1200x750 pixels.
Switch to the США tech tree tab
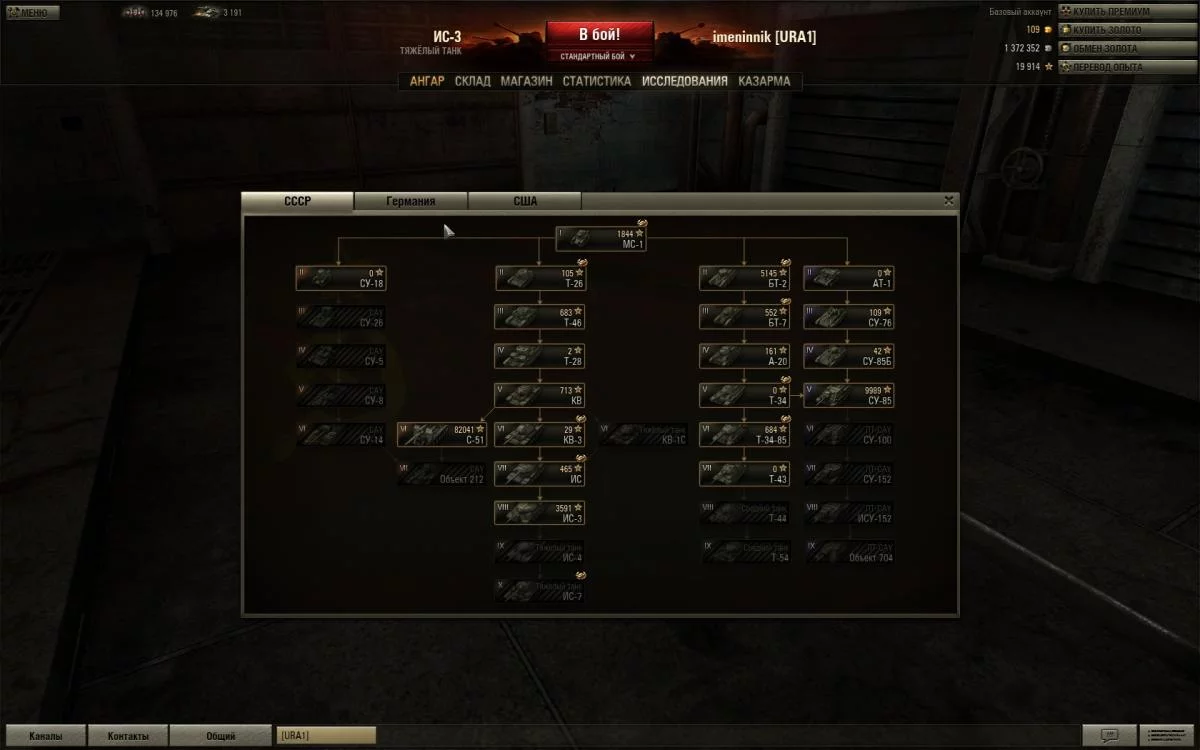click(525, 201)
